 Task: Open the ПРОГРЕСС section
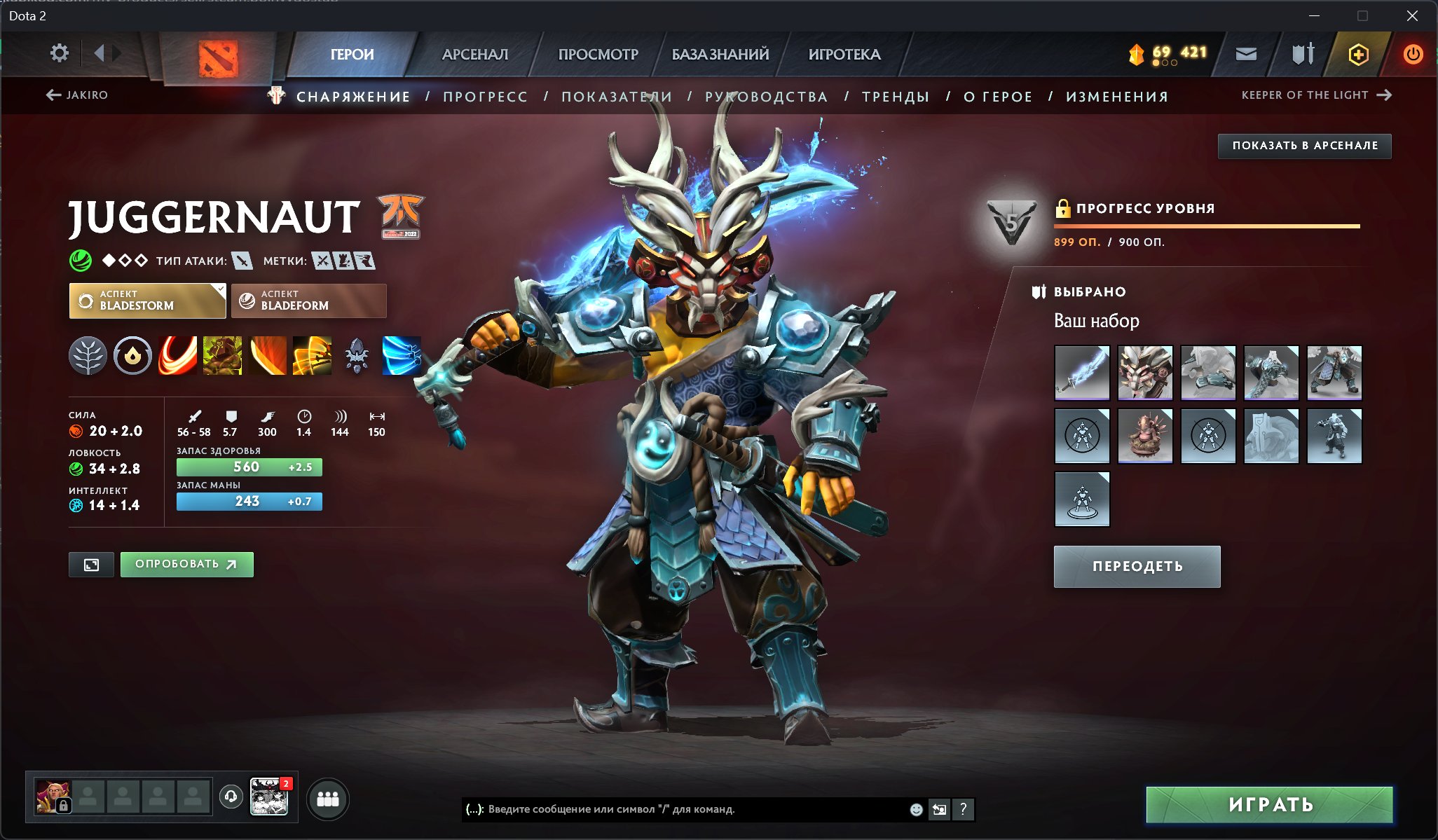[484, 97]
